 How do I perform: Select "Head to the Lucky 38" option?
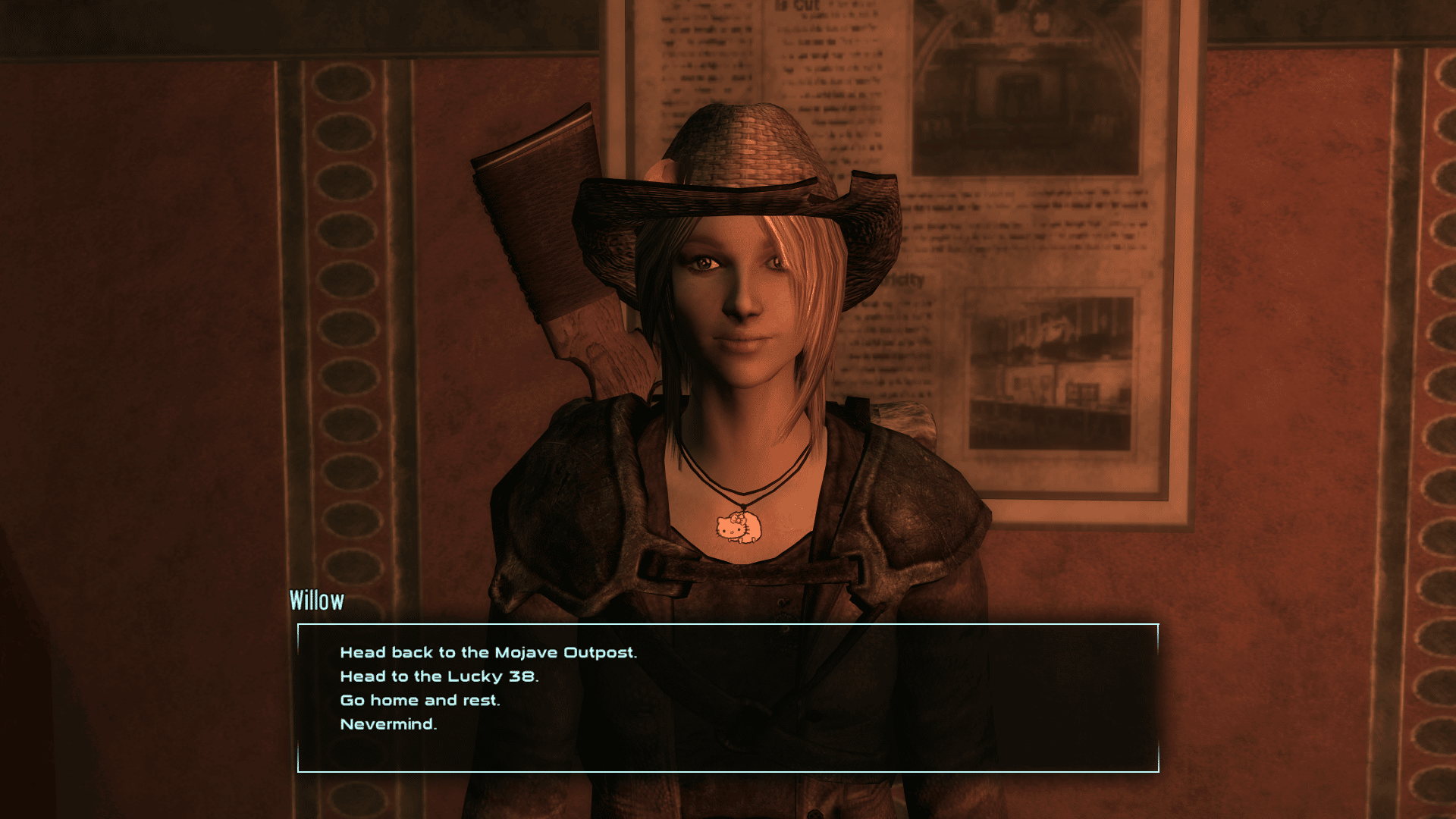tap(439, 676)
